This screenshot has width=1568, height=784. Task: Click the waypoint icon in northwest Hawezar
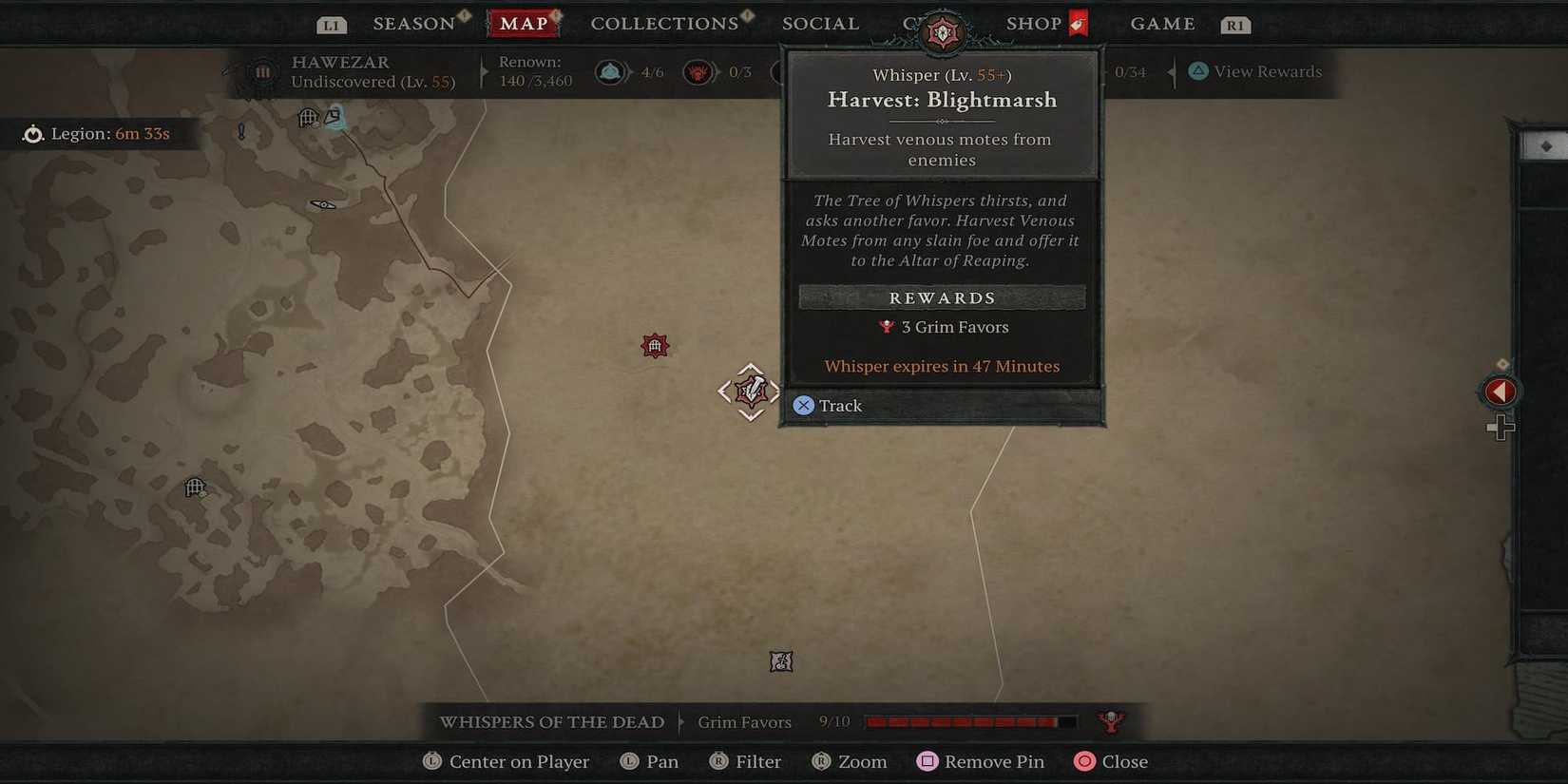pyautogui.click(x=333, y=116)
